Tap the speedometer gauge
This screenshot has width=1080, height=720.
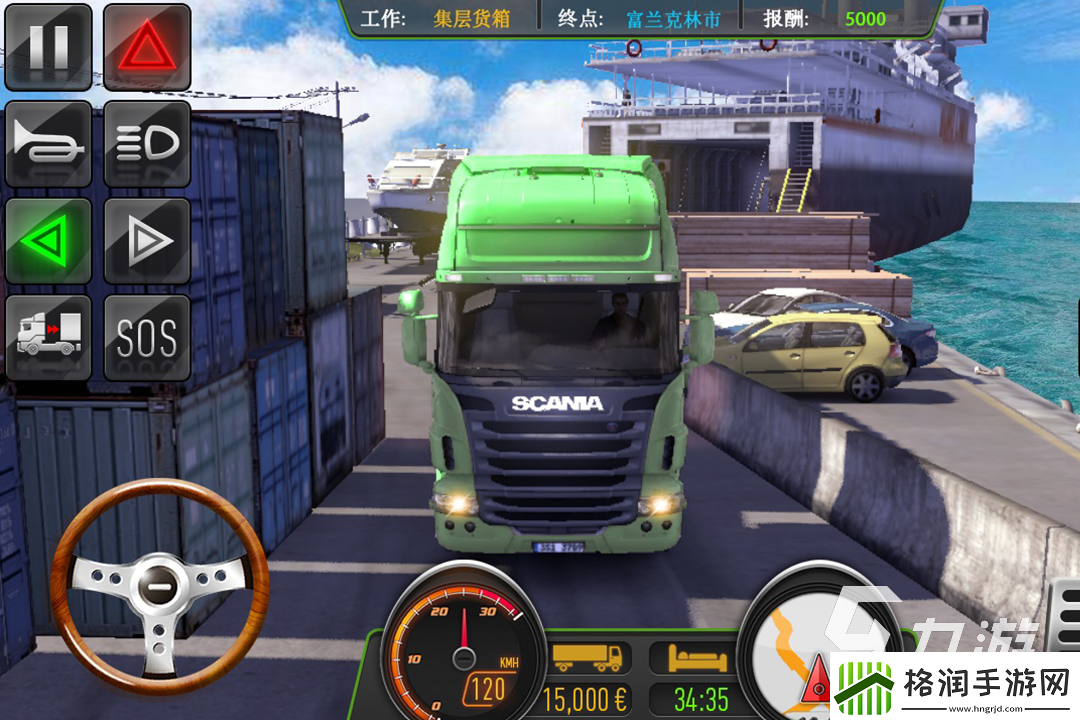point(463,645)
